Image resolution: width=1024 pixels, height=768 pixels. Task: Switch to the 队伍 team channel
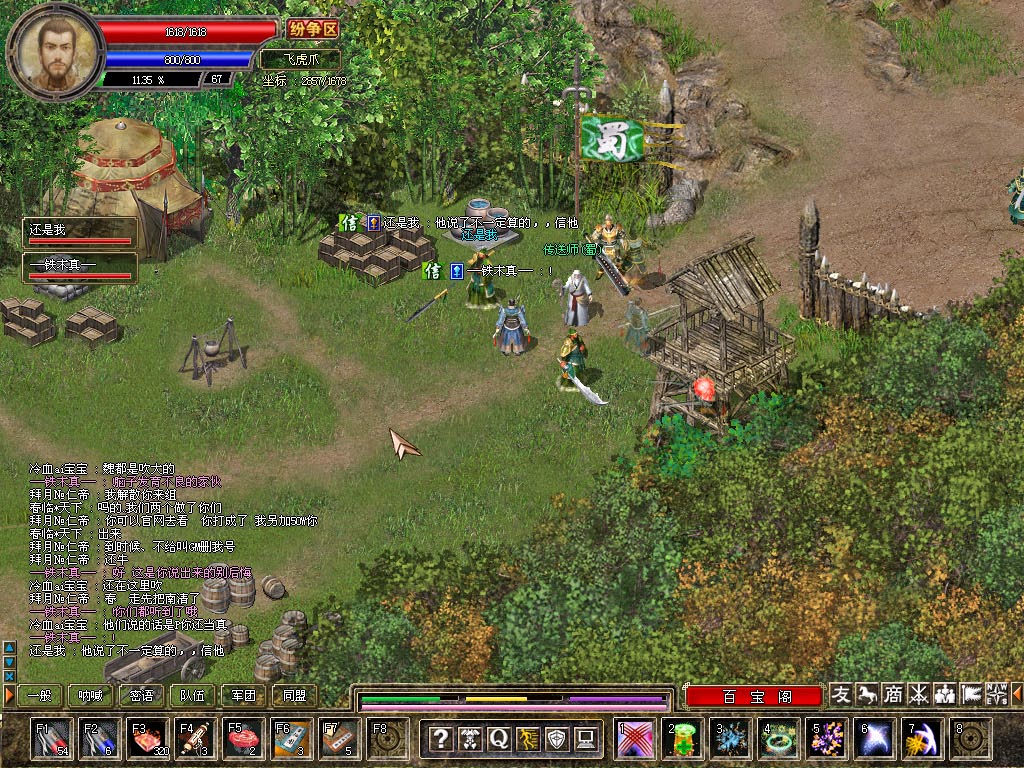click(x=193, y=695)
